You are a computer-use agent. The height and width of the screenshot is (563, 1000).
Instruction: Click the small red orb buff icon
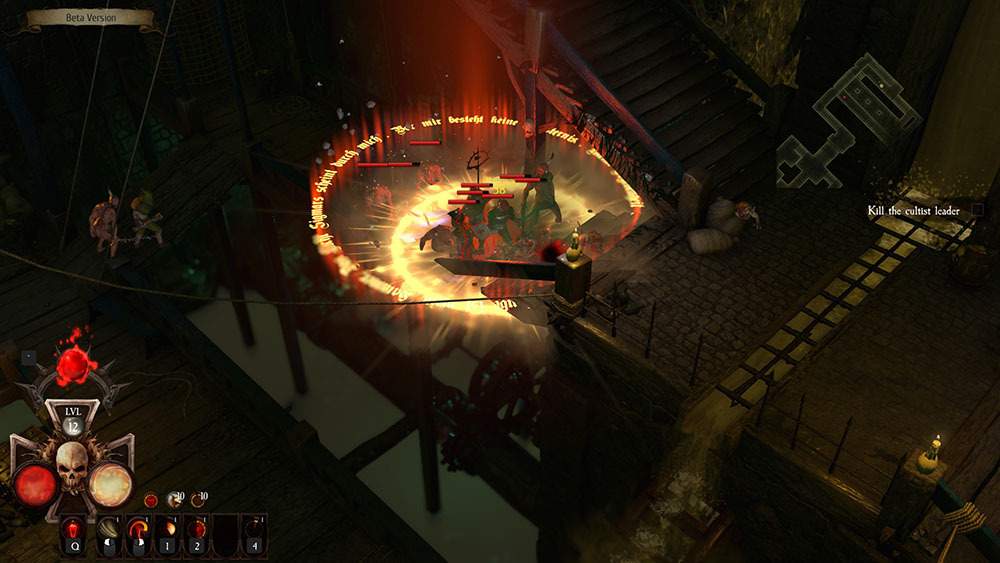(150, 499)
